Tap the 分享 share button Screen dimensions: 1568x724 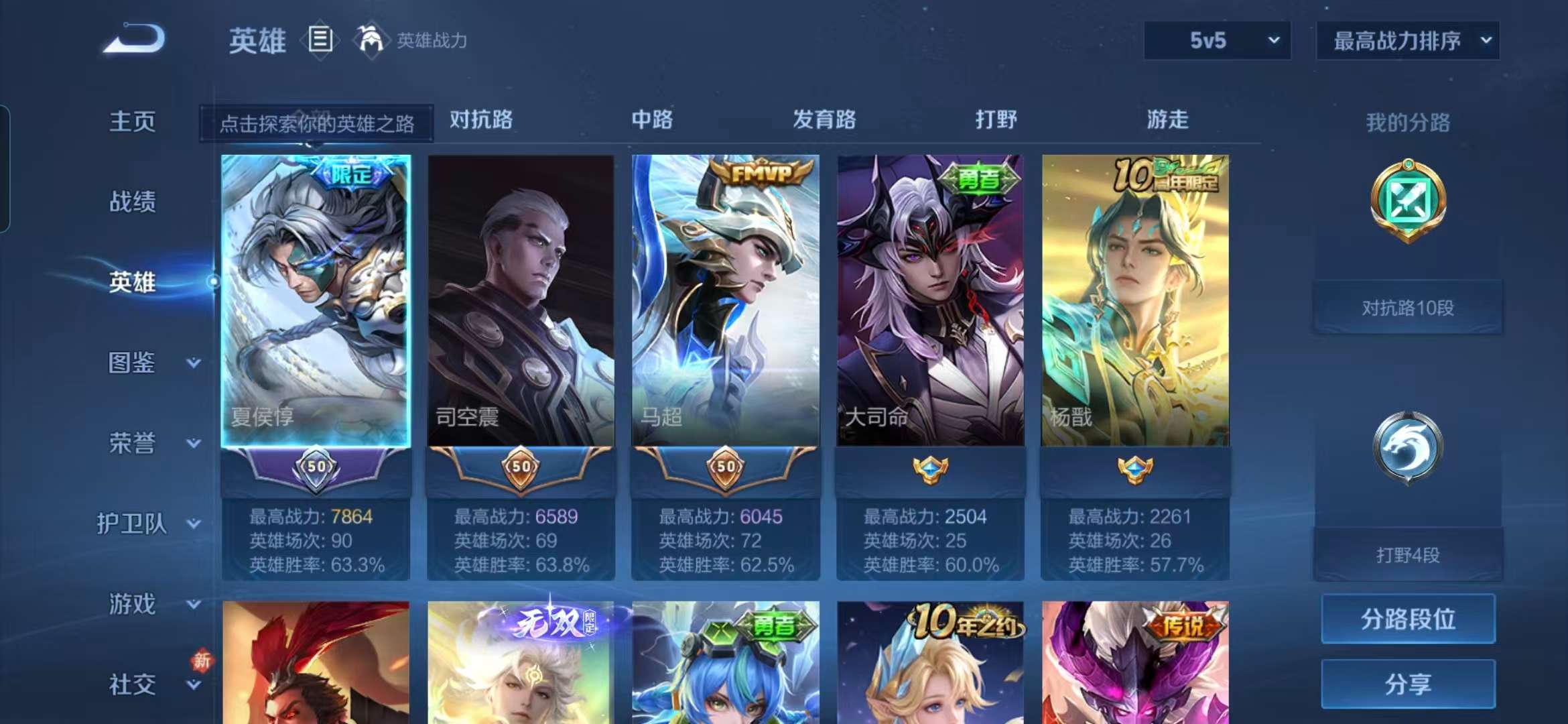(1408, 684)
